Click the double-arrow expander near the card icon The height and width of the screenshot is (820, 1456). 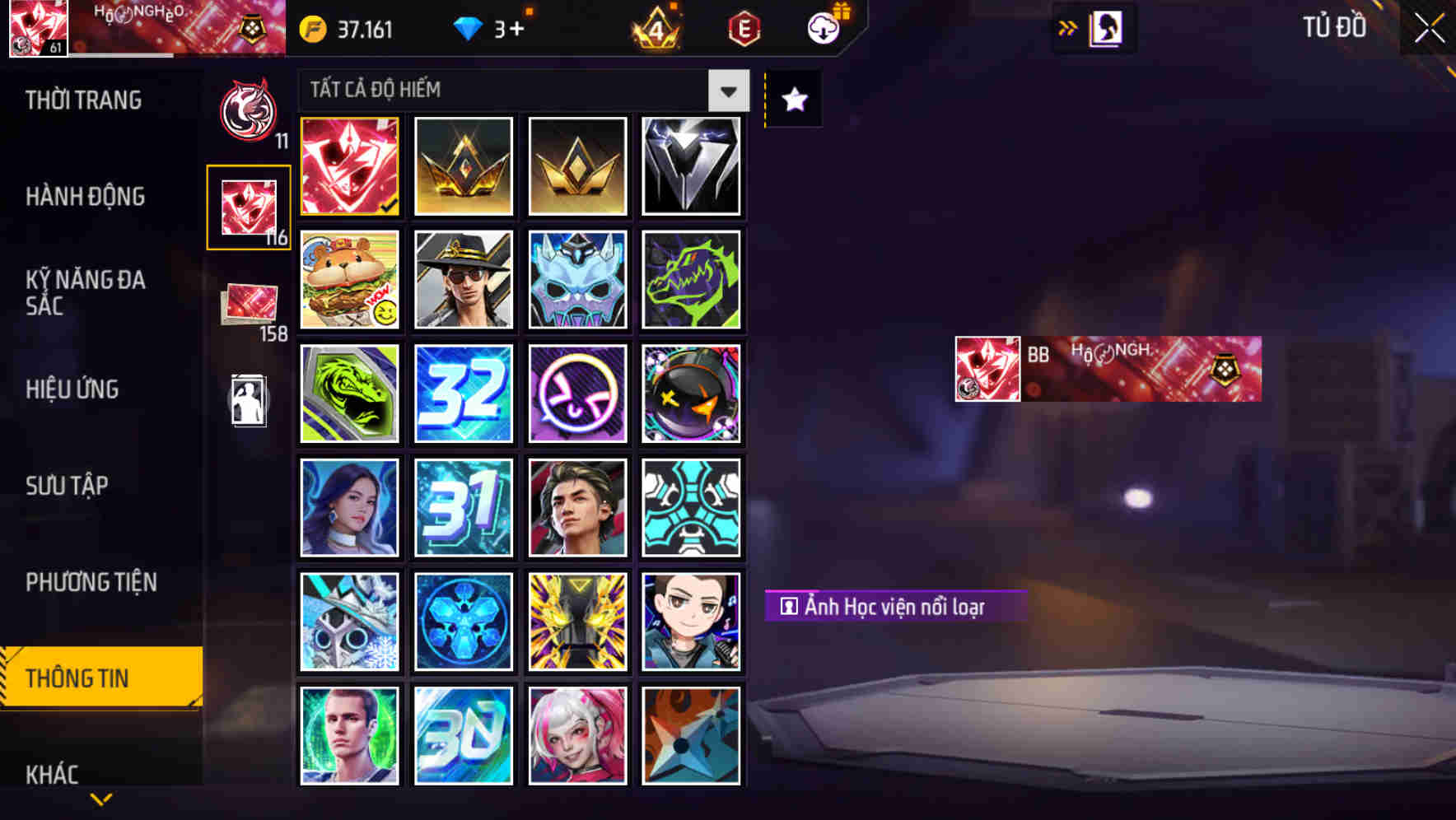1066,26
